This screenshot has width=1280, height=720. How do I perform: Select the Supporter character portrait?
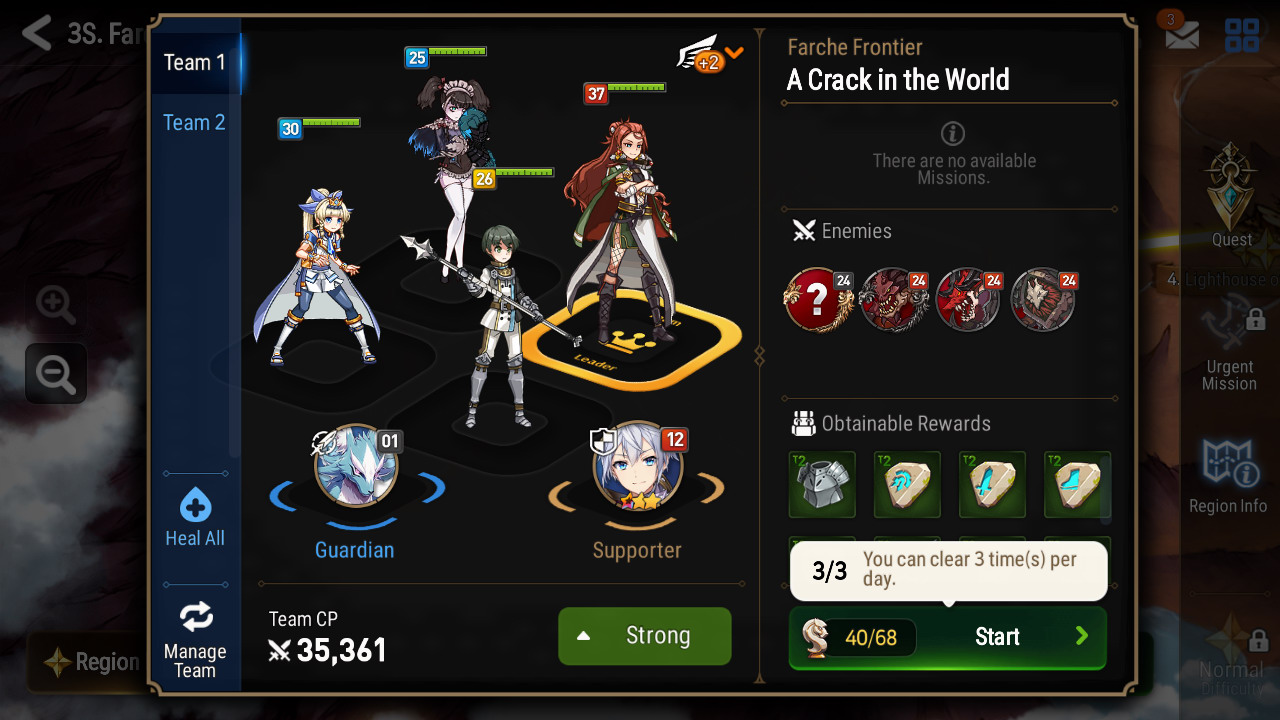(x=638, y=466)
